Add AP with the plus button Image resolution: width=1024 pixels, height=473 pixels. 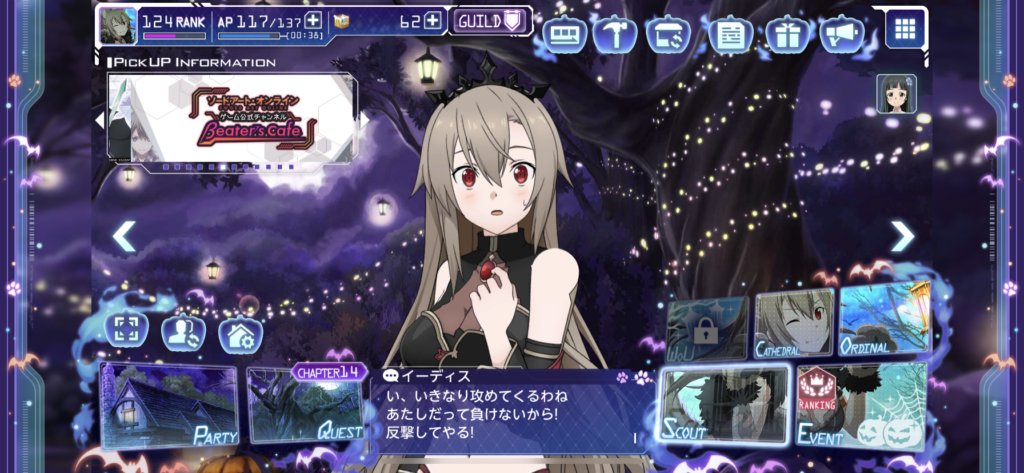tap(313, 20)
